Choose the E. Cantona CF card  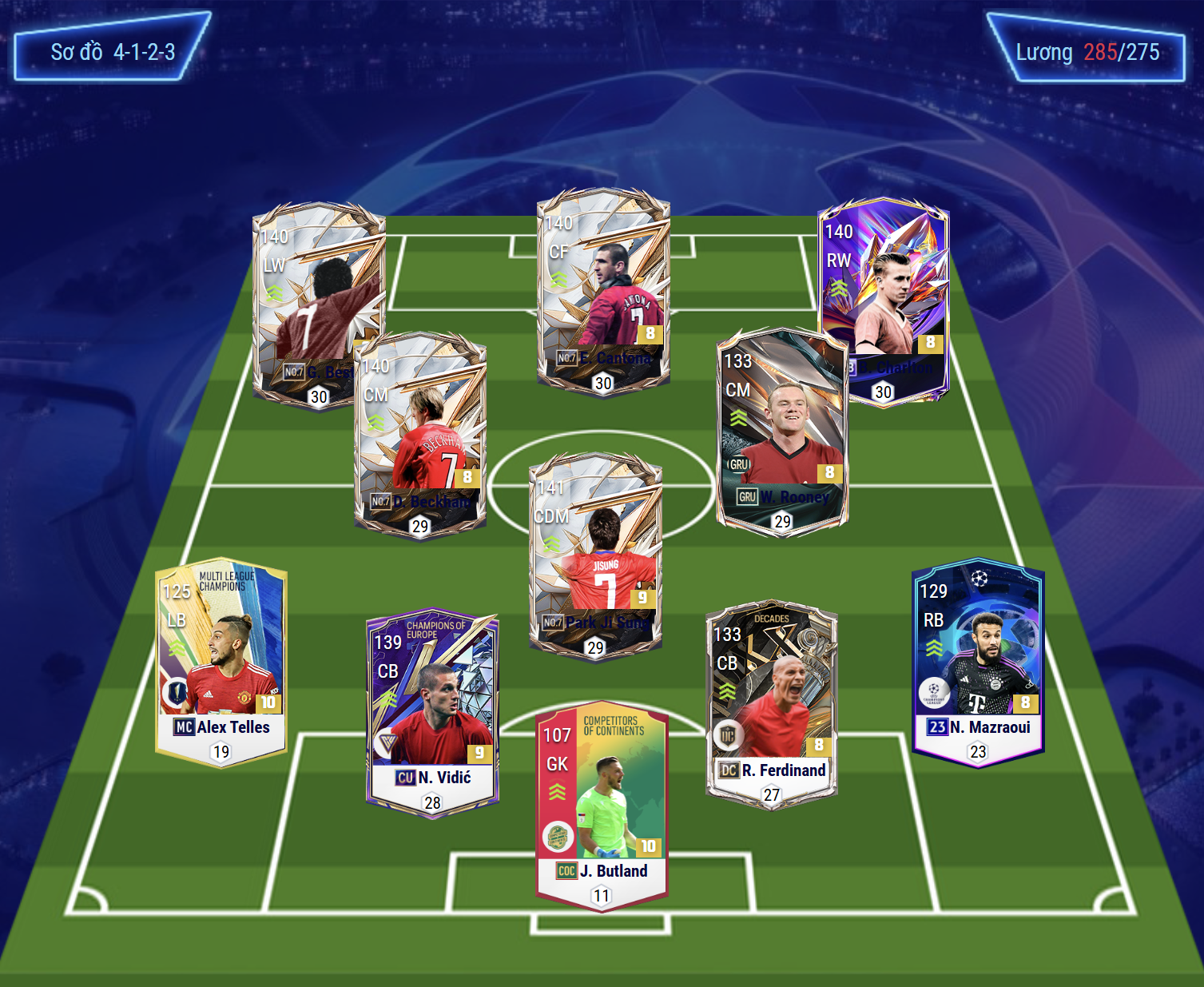[603, 288]
